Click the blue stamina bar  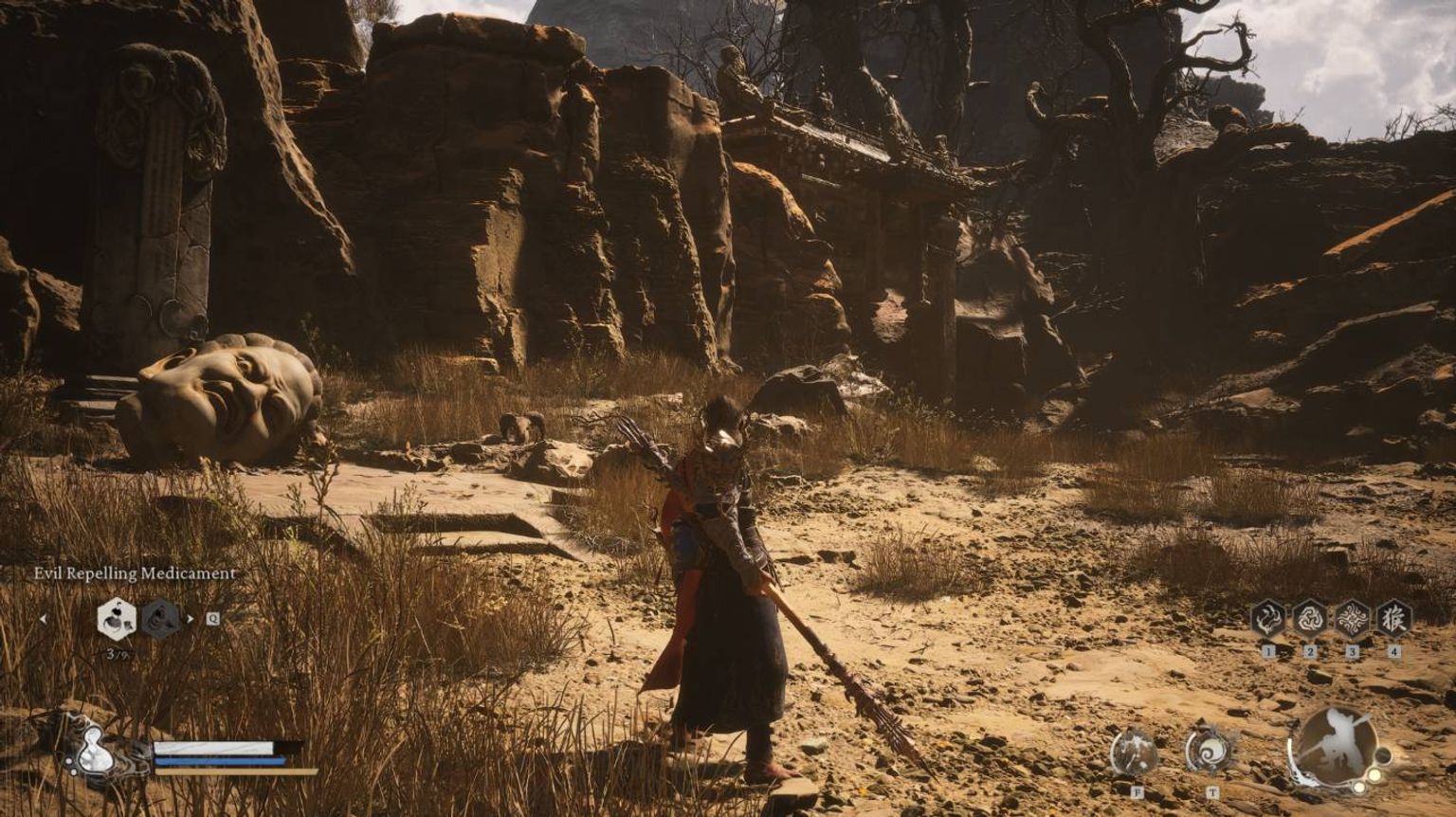[x=220, y=760]
